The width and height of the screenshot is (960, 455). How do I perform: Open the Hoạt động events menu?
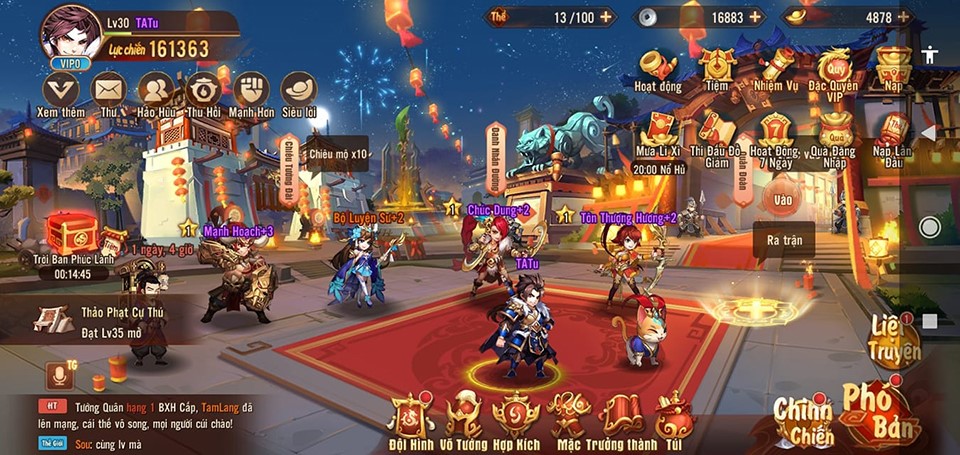tap(658, 70)
